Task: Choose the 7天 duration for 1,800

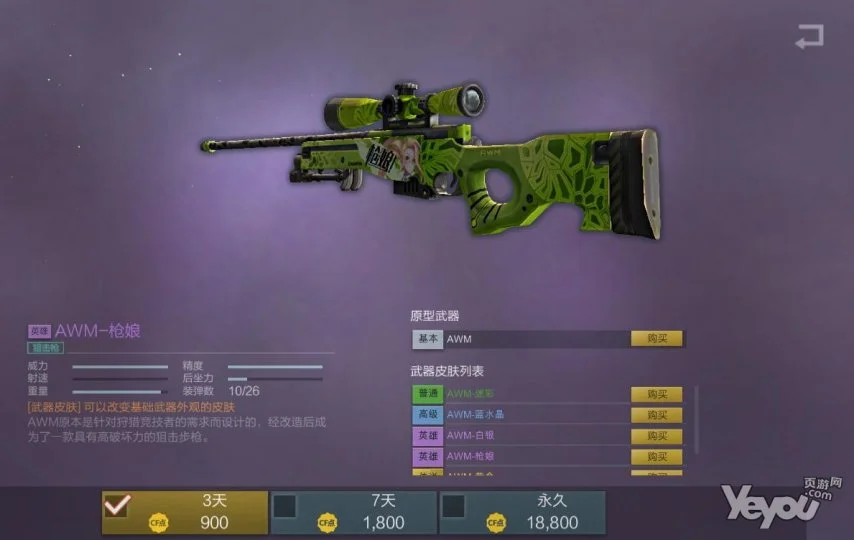Action: pos(353,512)
